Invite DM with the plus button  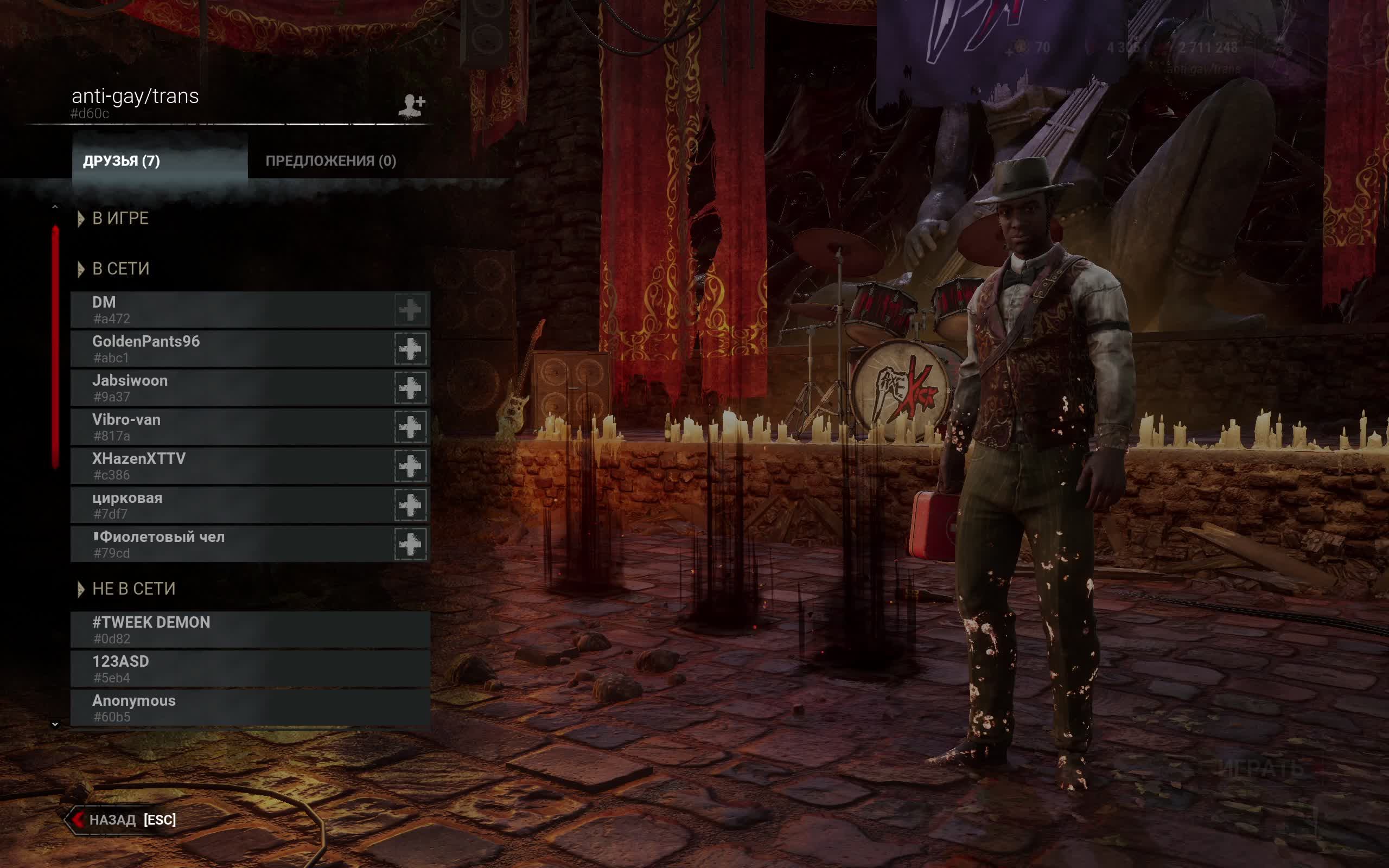[410, 310]
